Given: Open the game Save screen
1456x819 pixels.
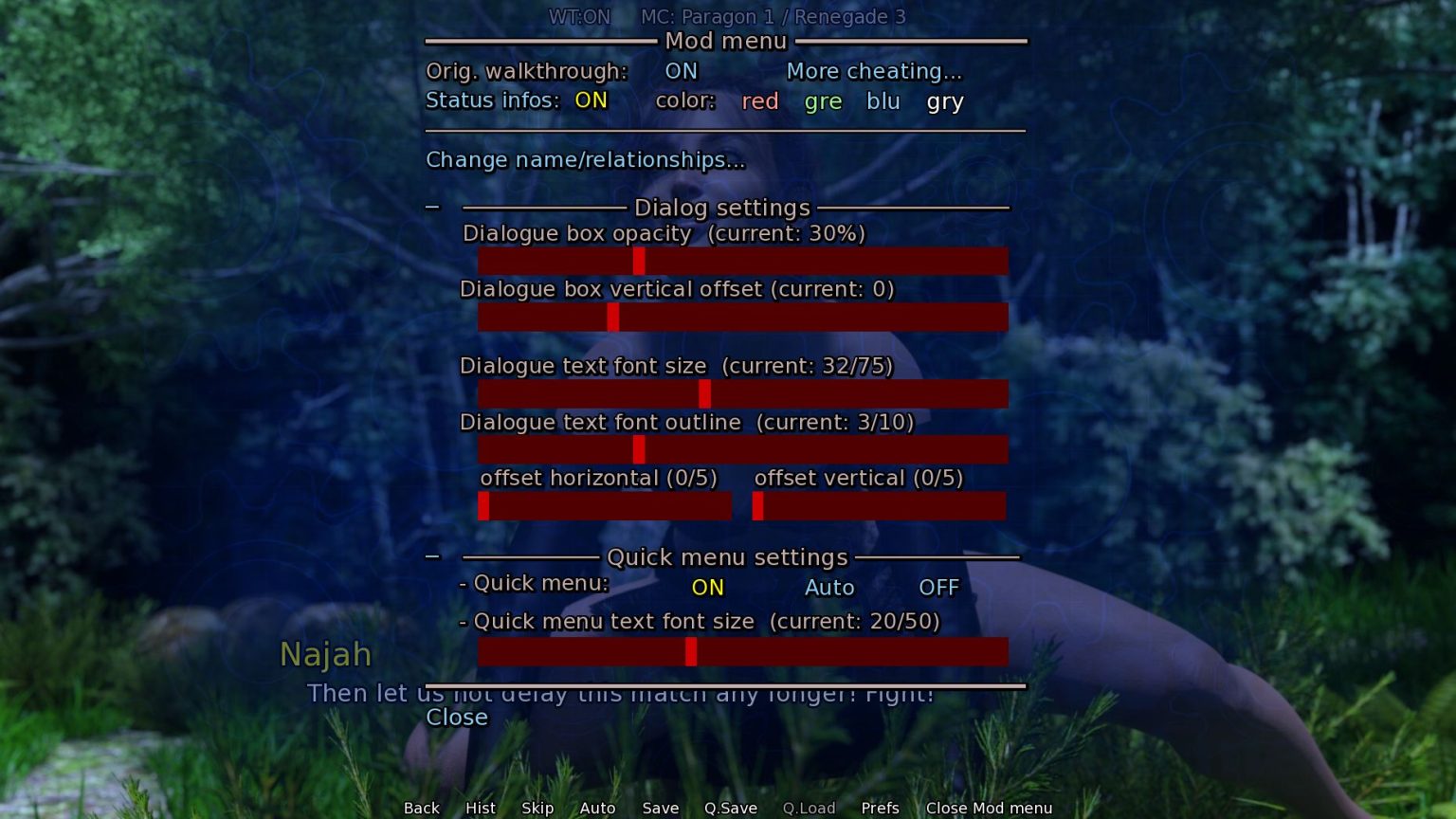Looking at the screenshot, I should pos(660,808).
